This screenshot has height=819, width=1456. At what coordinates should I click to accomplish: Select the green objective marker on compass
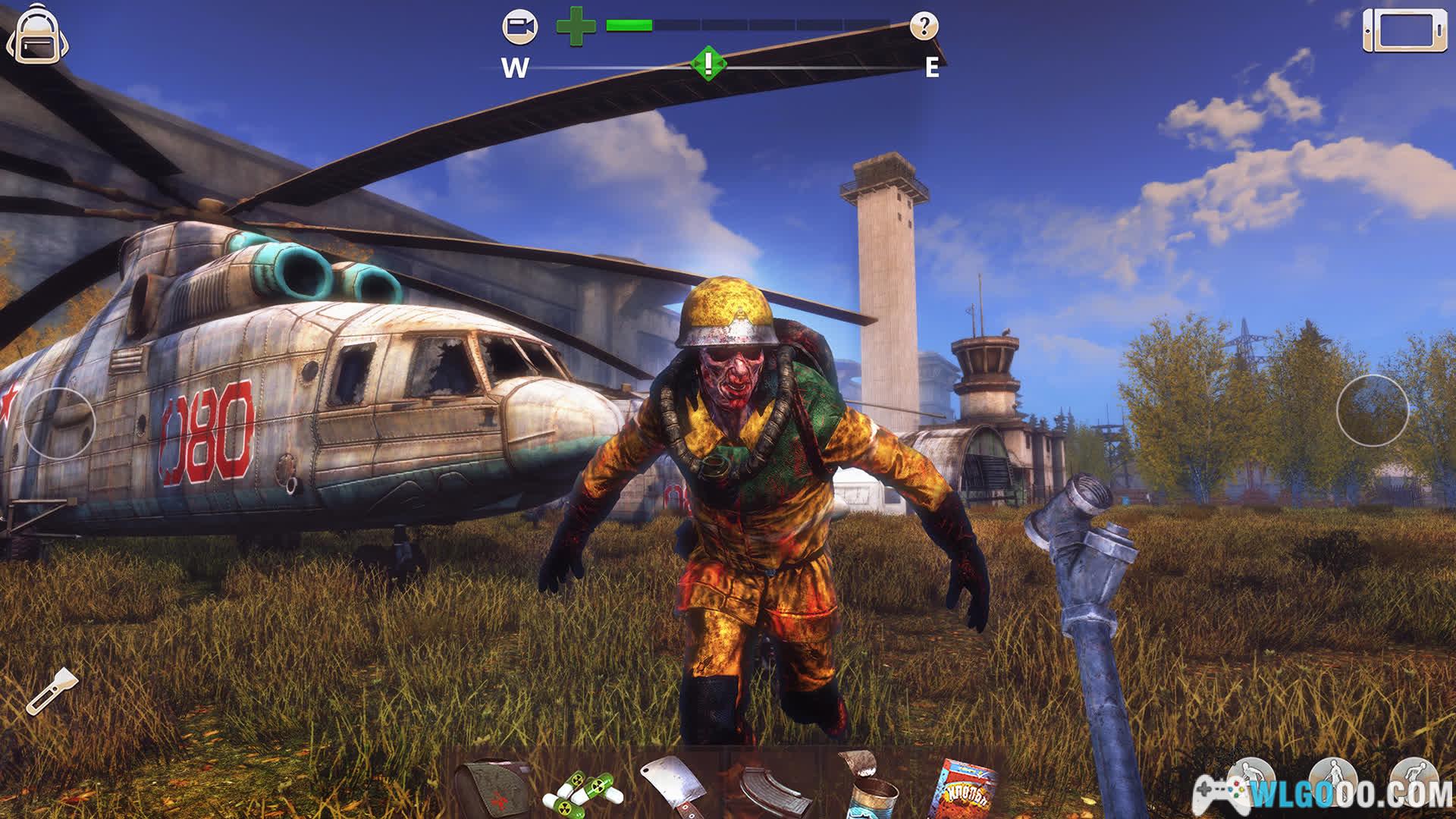(x=708, y=63)
